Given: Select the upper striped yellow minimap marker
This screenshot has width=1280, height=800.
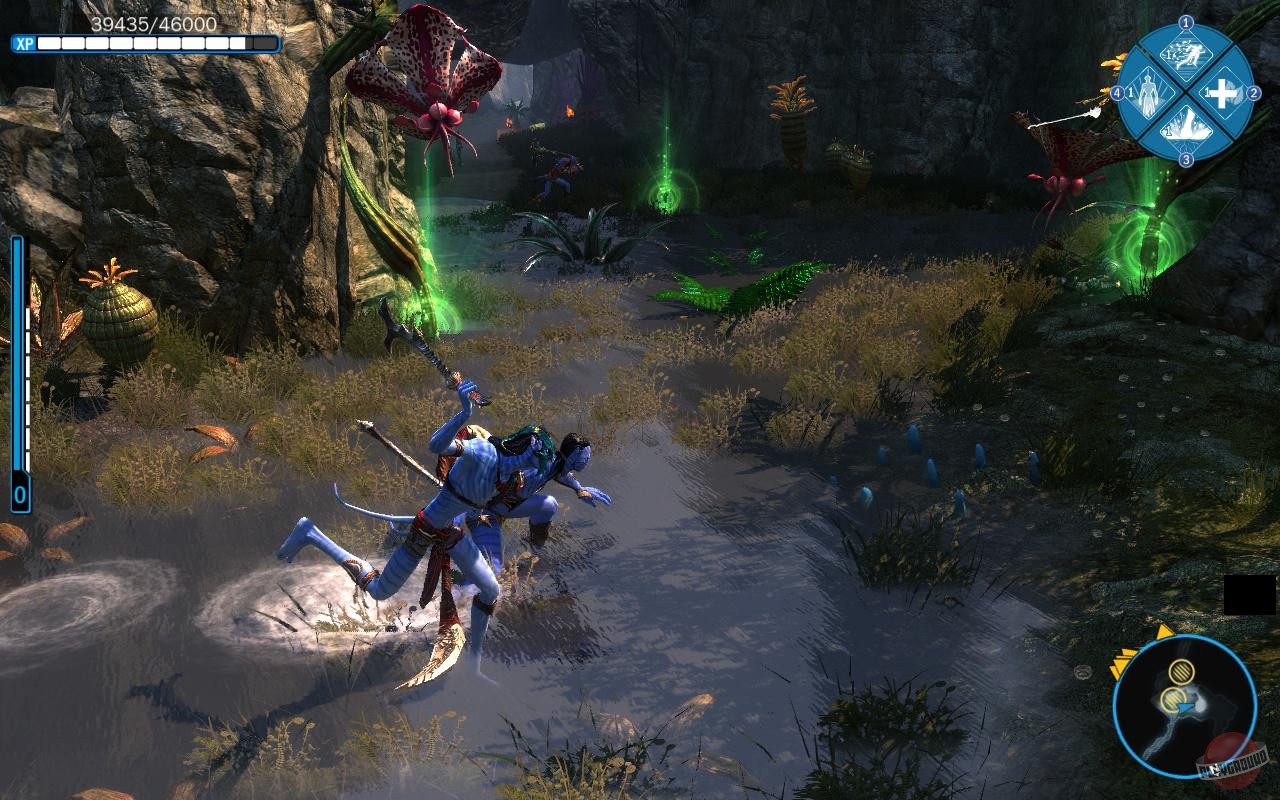Looking at the screenshot, I should (1182, 674).
